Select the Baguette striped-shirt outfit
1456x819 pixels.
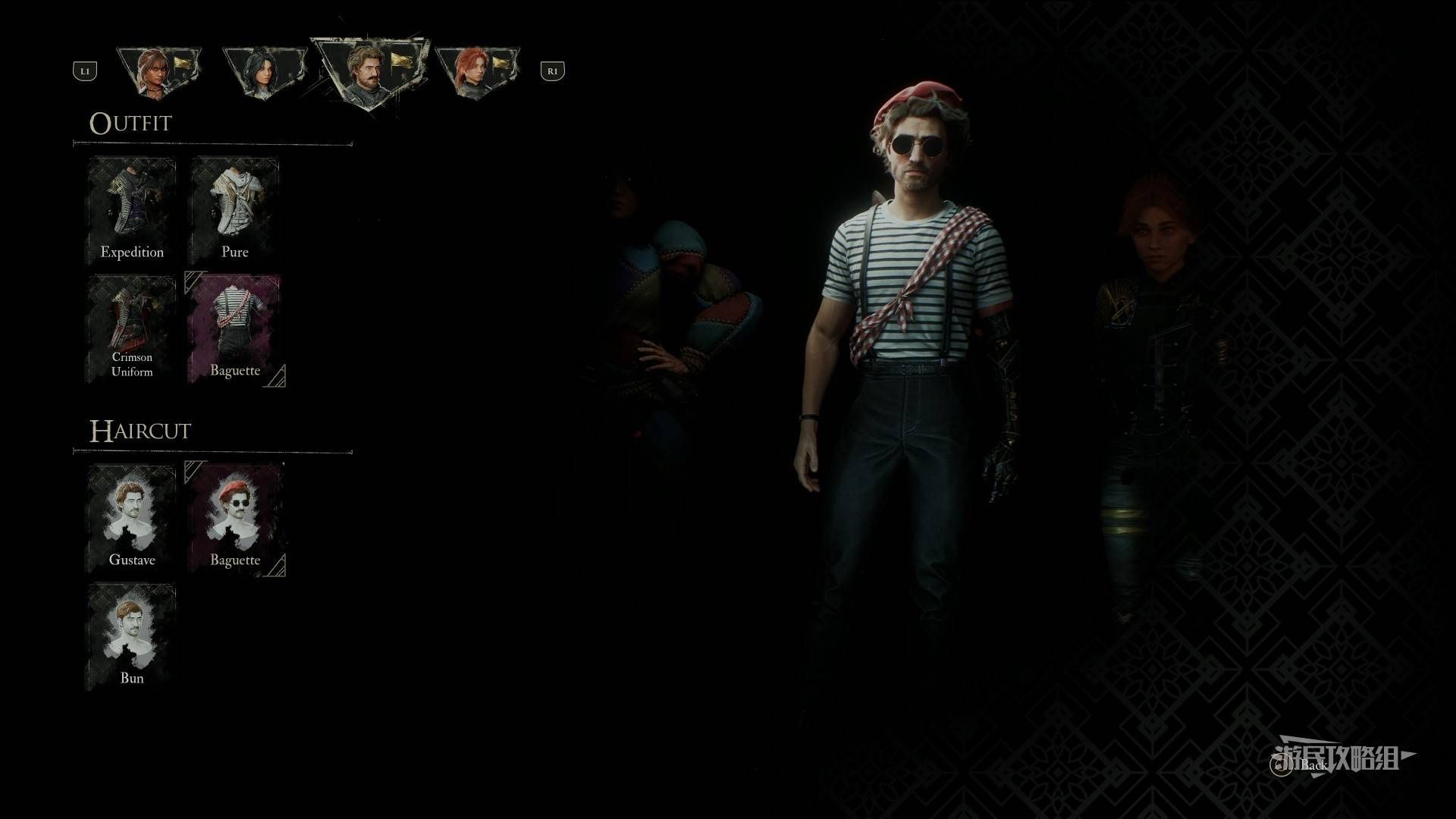click(x=235, y=328)
